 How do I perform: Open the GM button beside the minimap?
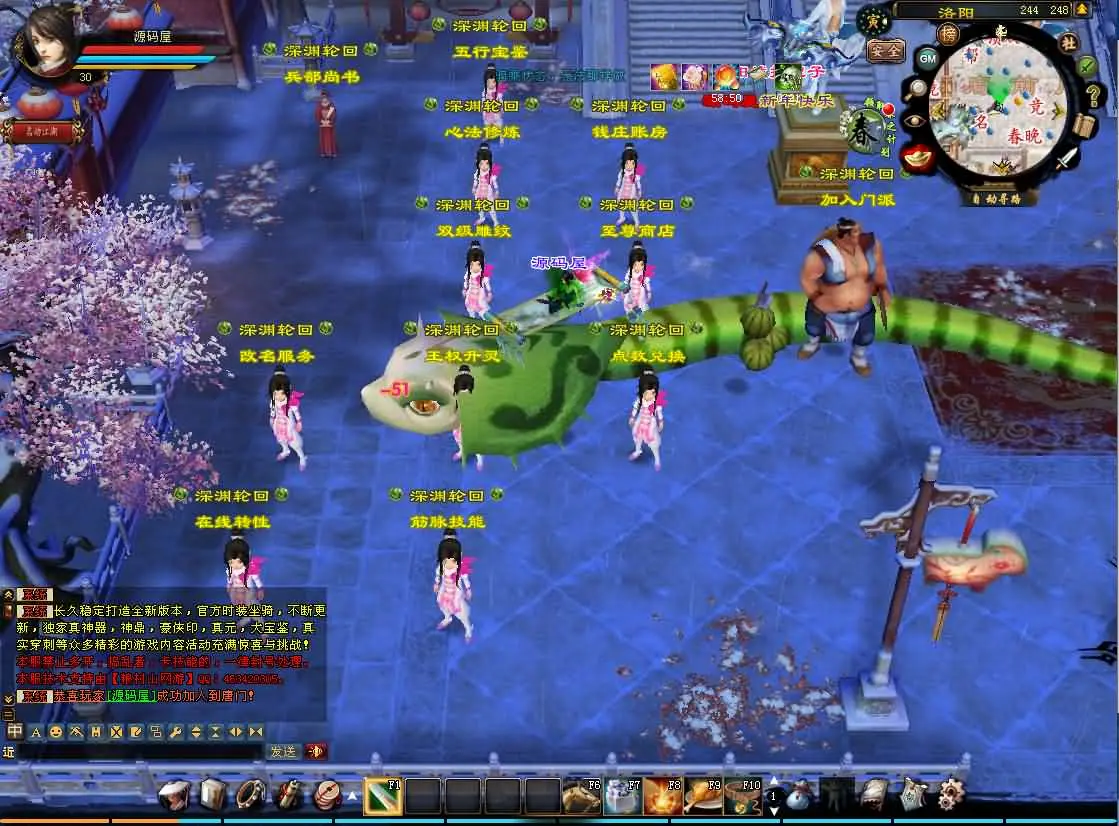[927, 58]
